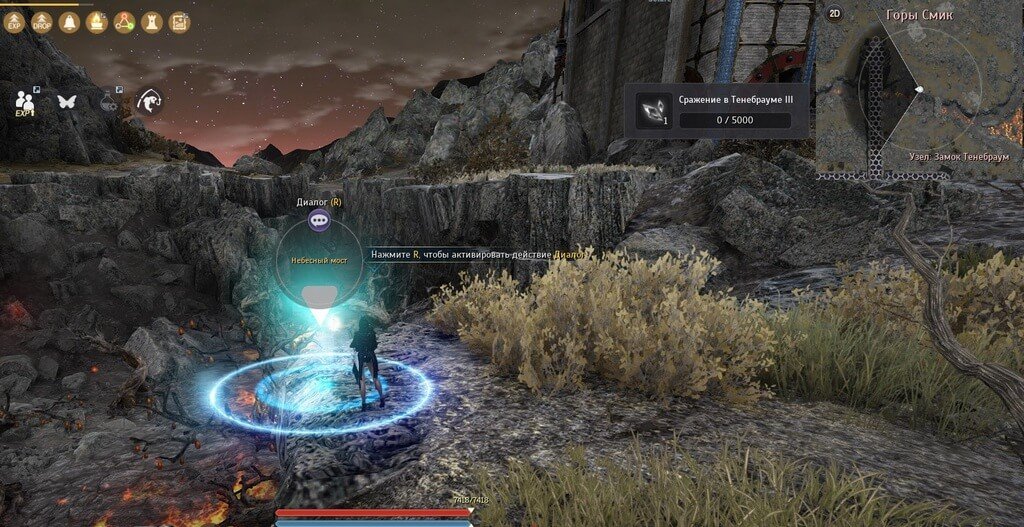Open the potion flask with gear icon
This screenshot has height=527, width=1024.
click(109, 101)
